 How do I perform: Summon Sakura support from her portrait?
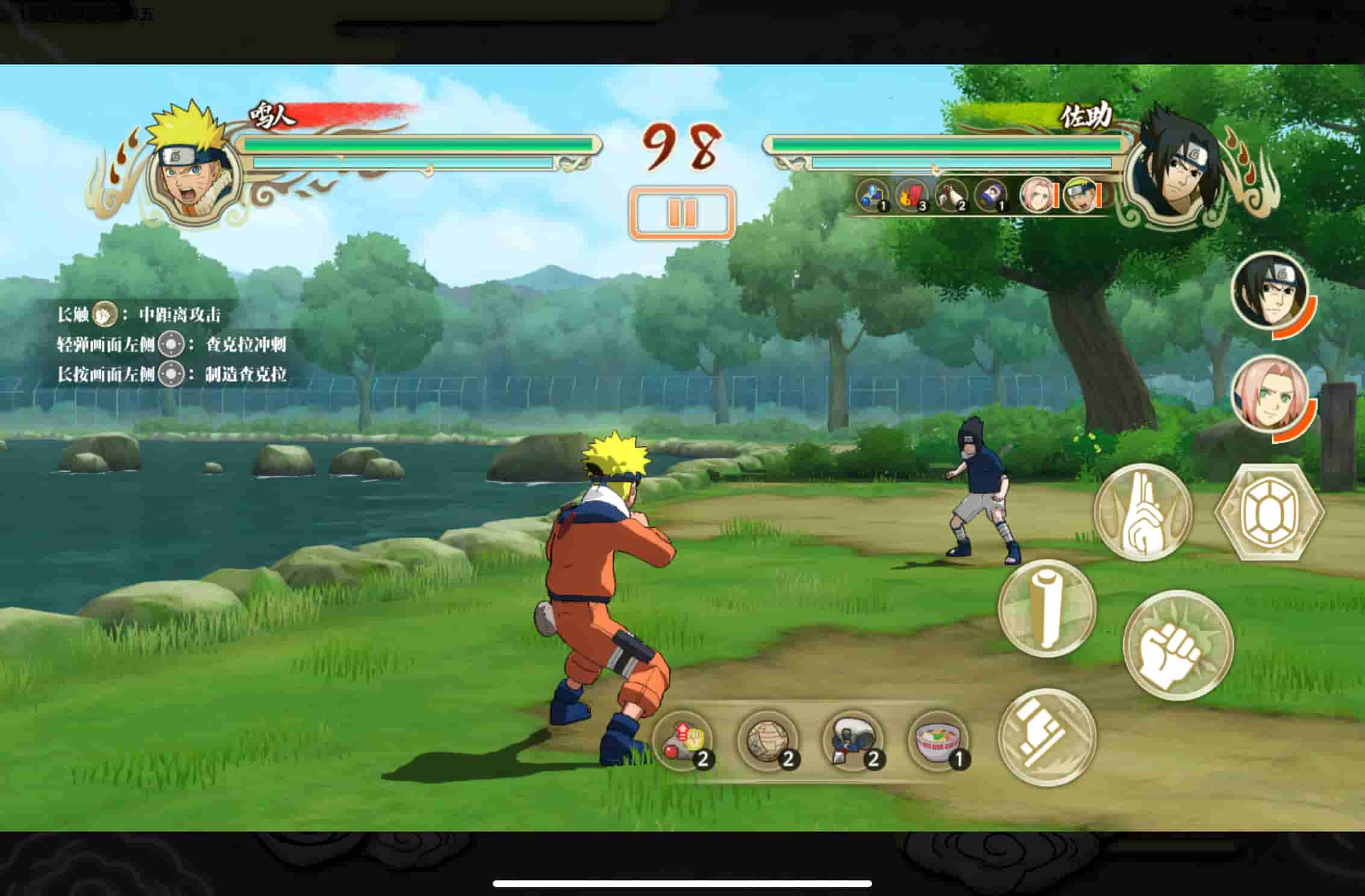point(1270,394)
